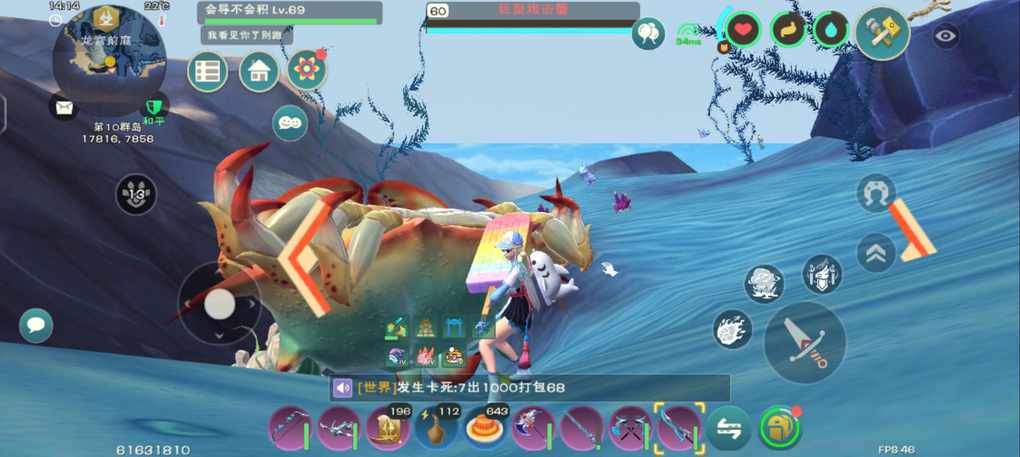Use the potion flask slot with 112

[x=436, y=429]
